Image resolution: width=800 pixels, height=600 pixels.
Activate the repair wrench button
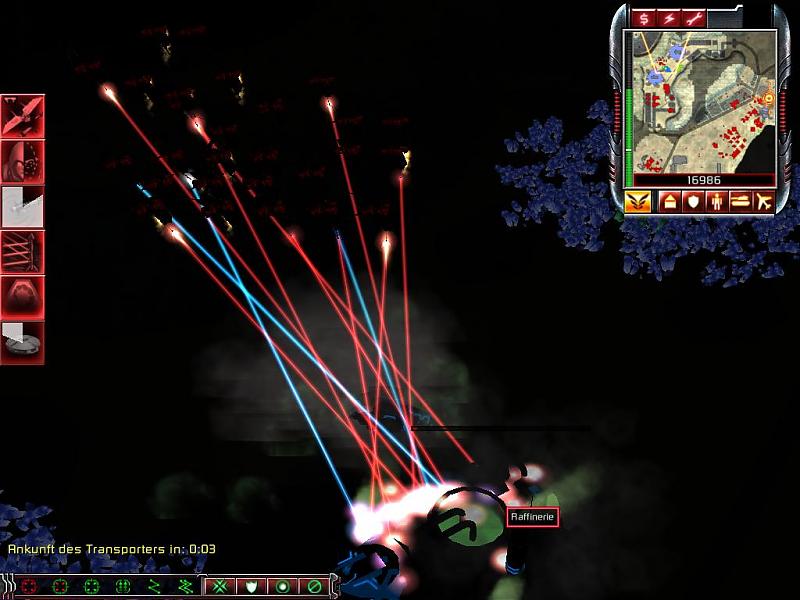coord(694,18)
